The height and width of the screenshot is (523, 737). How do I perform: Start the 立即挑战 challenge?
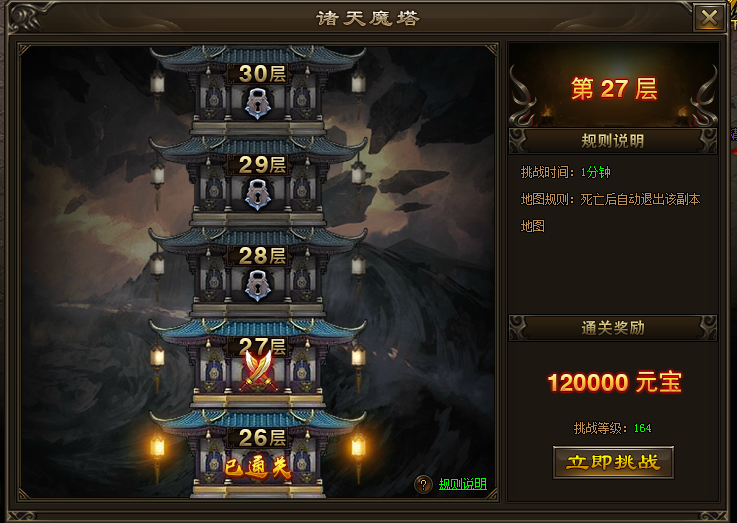613,462
